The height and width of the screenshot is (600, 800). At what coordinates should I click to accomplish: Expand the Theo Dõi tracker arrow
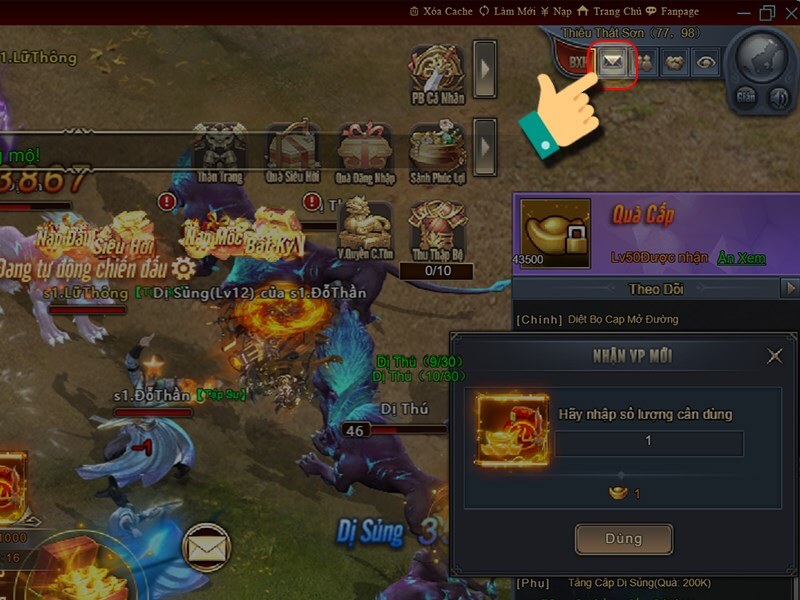click(x=789, y=289)
